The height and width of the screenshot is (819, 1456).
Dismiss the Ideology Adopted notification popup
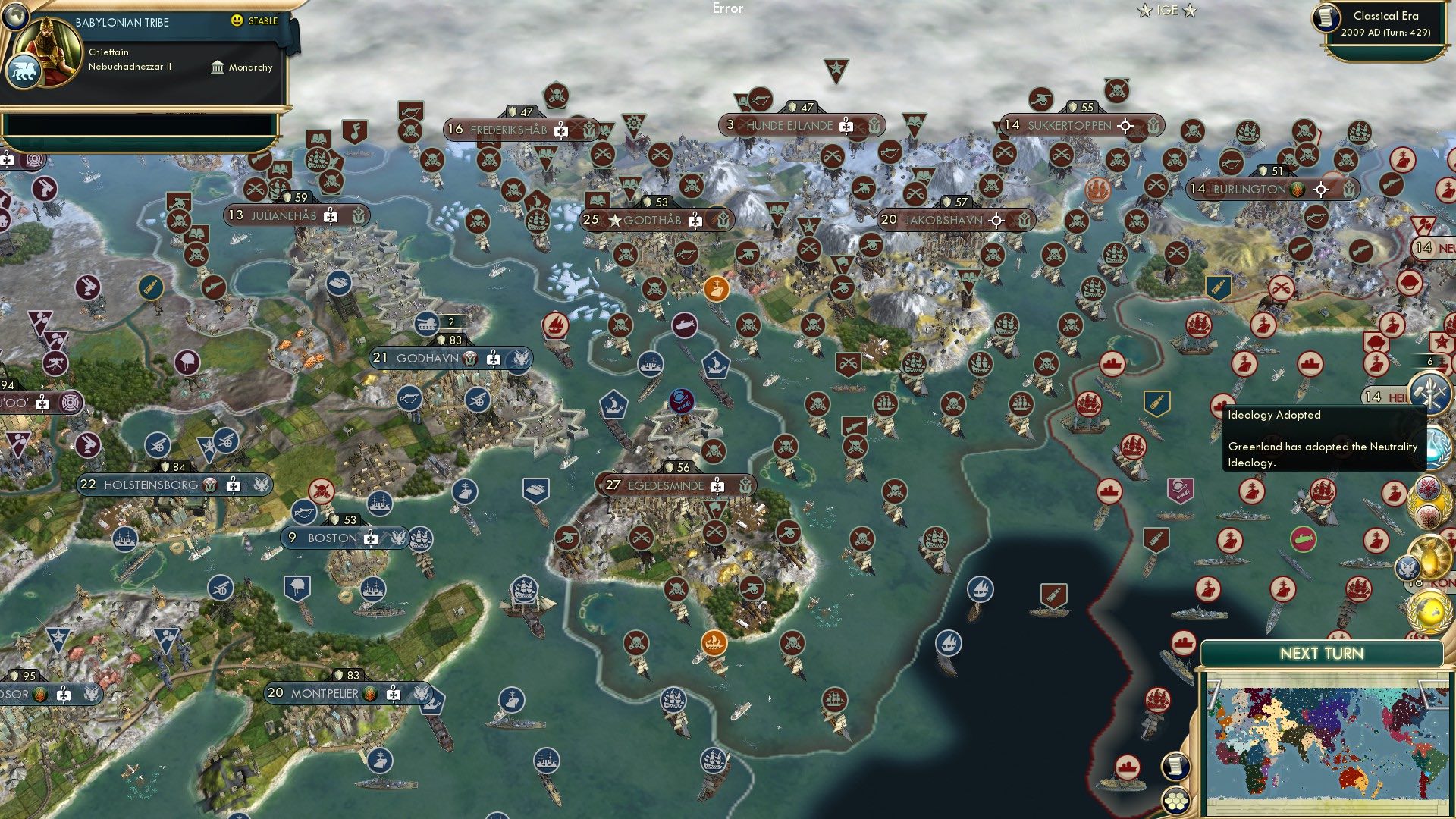point(1319,440)
